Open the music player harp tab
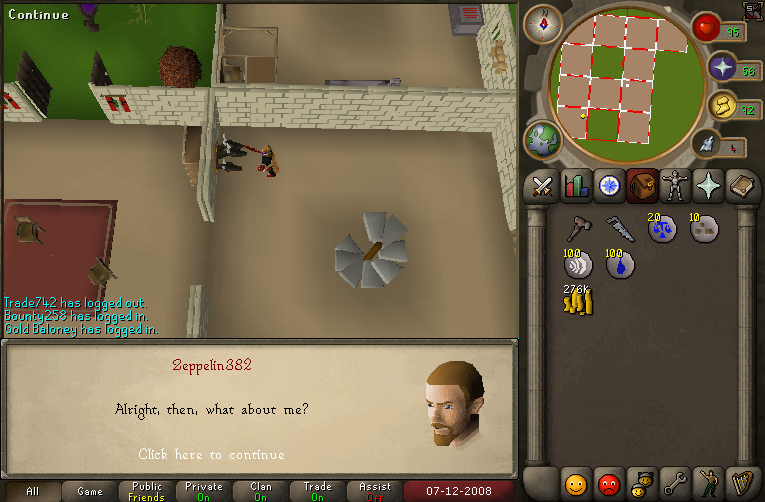This screenshot has width=765, height=502. pyautogui.click(x=740, y=483)
